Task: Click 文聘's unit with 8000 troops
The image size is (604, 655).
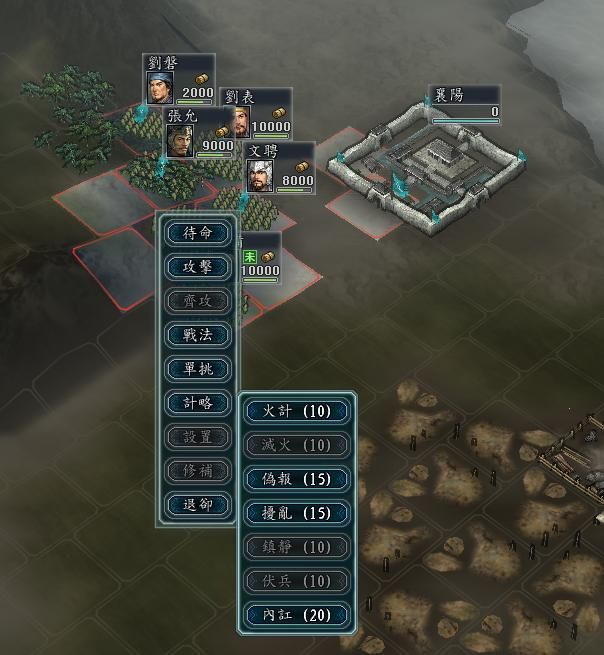Action: 279,168
